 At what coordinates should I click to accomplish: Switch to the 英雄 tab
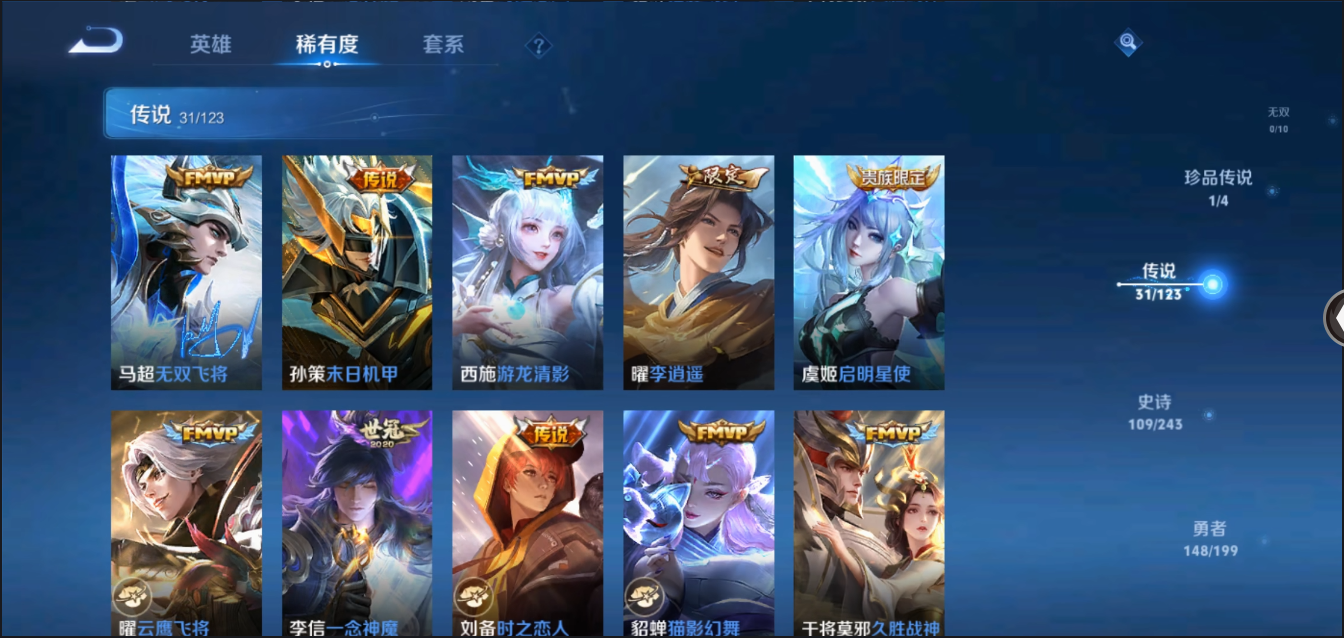(210, 45)
